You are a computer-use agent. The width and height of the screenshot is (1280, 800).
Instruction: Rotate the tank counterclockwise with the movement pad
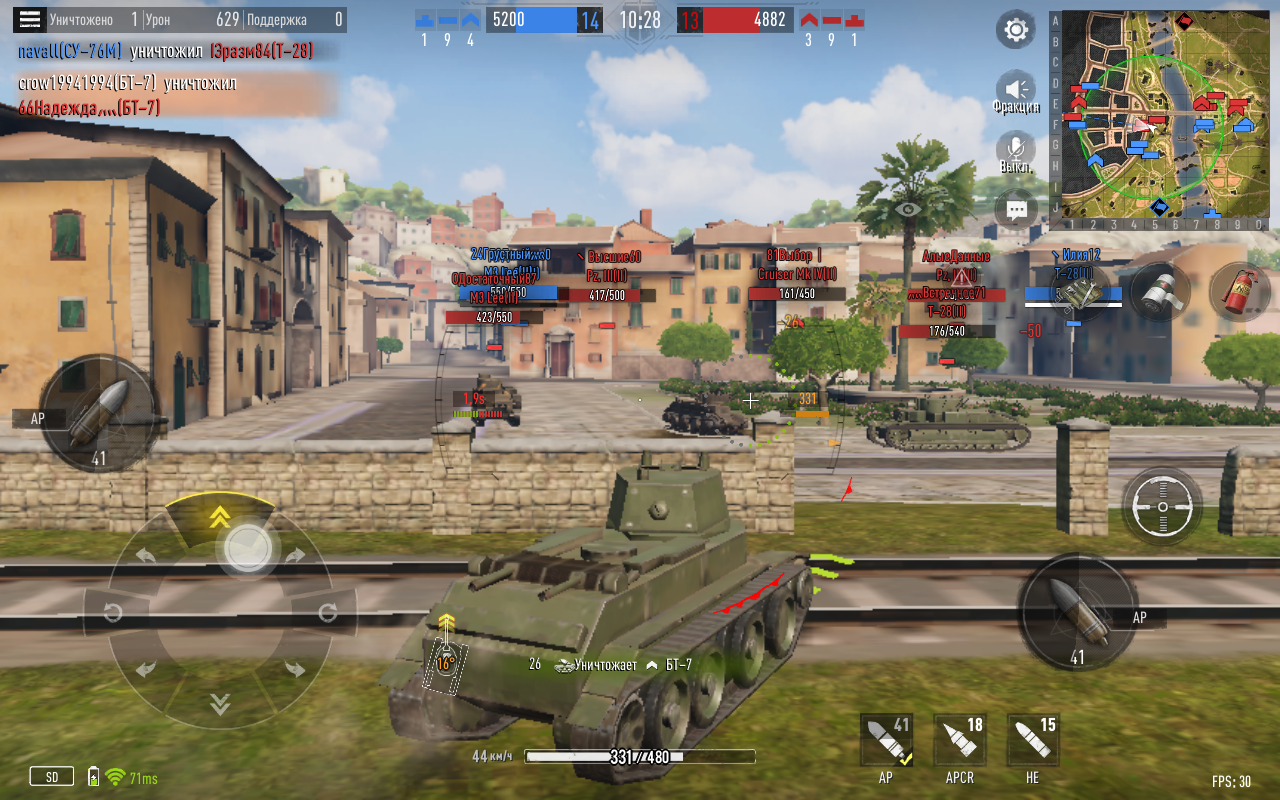113,612
